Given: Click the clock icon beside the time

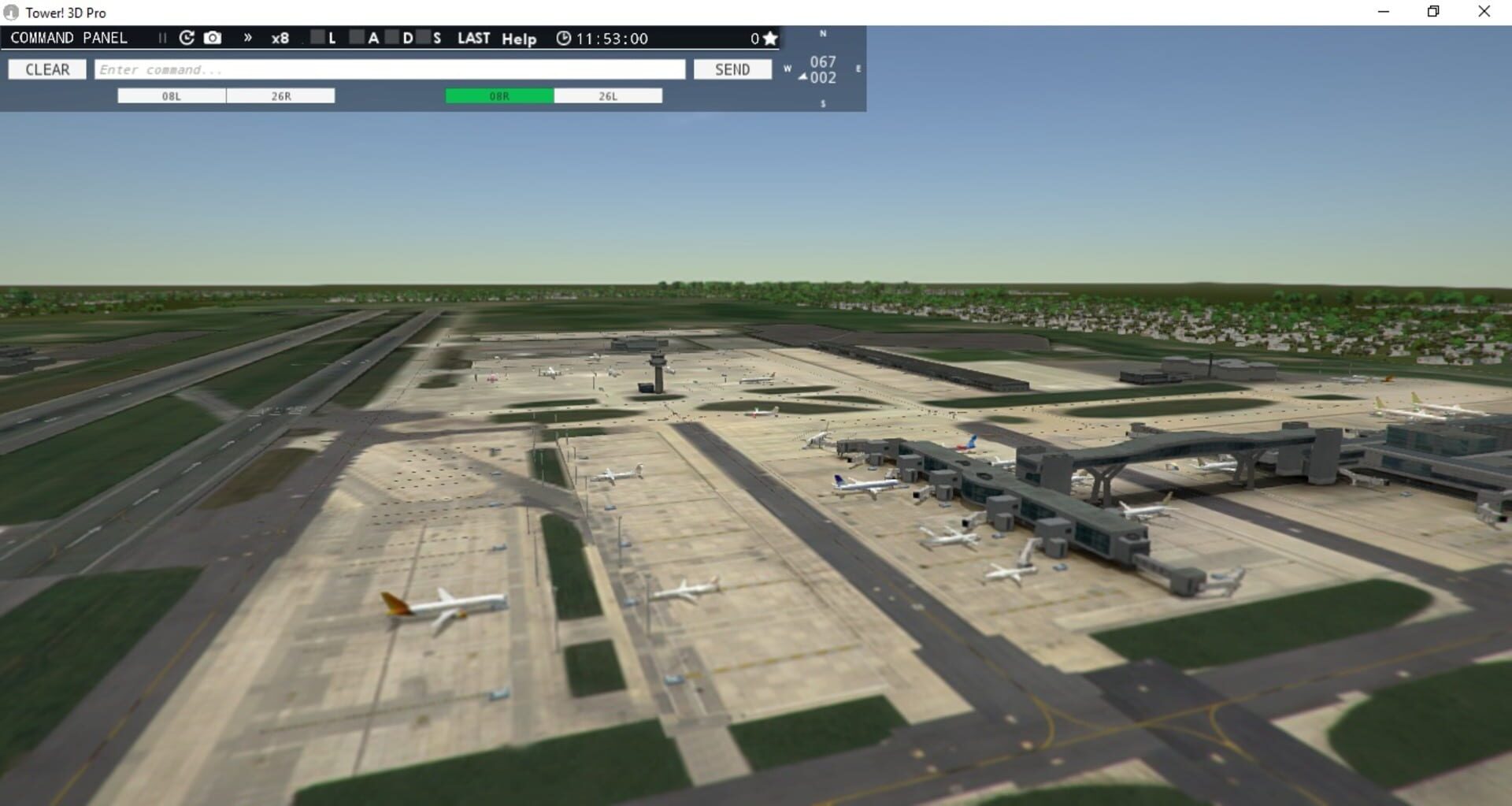Looking at the screenshot, I should [563, 38].
